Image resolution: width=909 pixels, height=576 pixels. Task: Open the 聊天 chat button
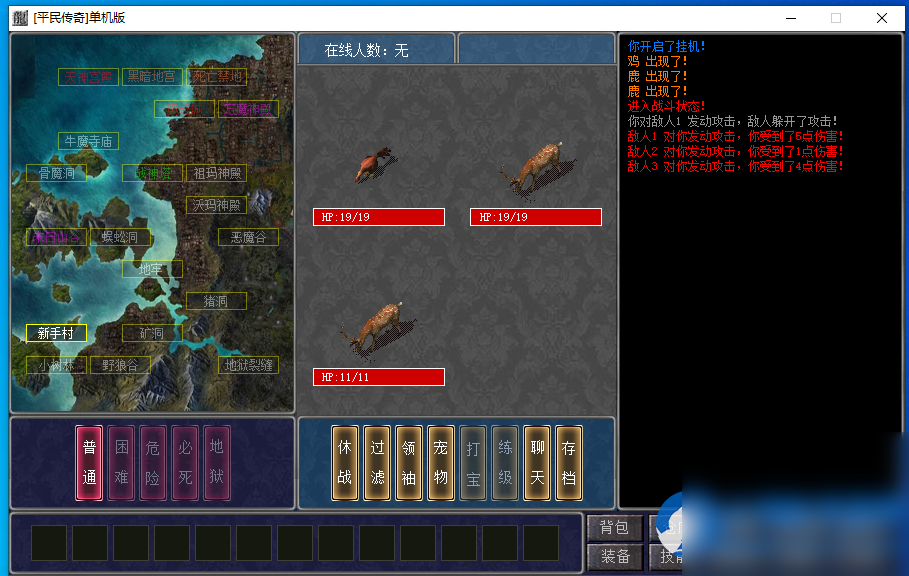point(537,462)
